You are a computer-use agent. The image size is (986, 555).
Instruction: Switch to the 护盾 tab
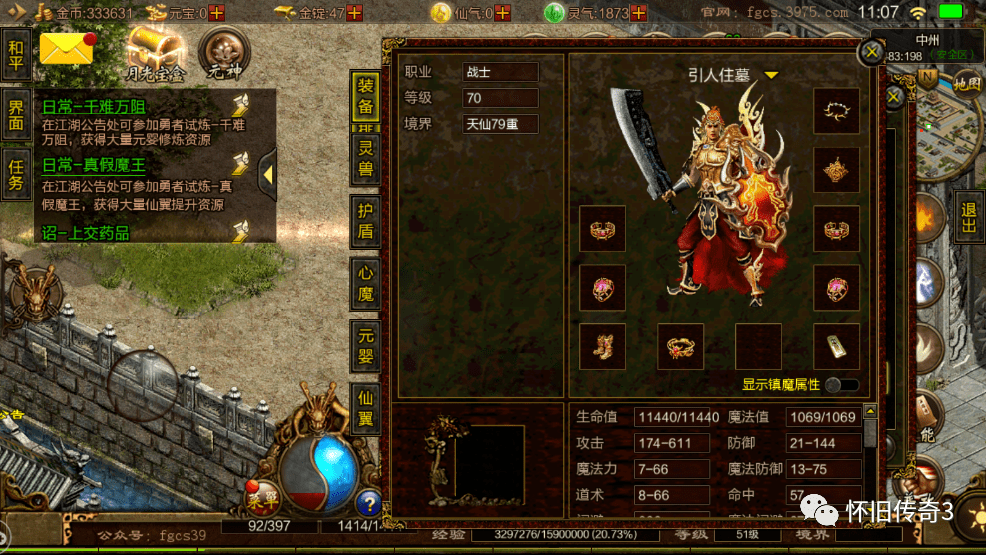[366, 221]
